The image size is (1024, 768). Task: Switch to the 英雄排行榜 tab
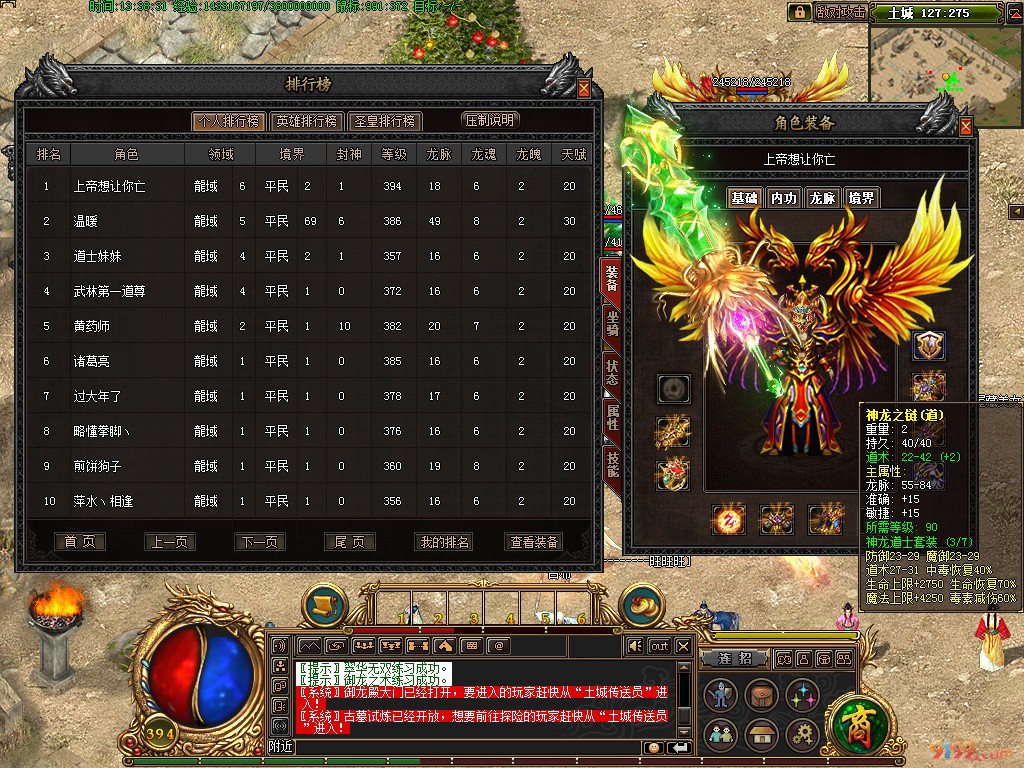(306, 121)
